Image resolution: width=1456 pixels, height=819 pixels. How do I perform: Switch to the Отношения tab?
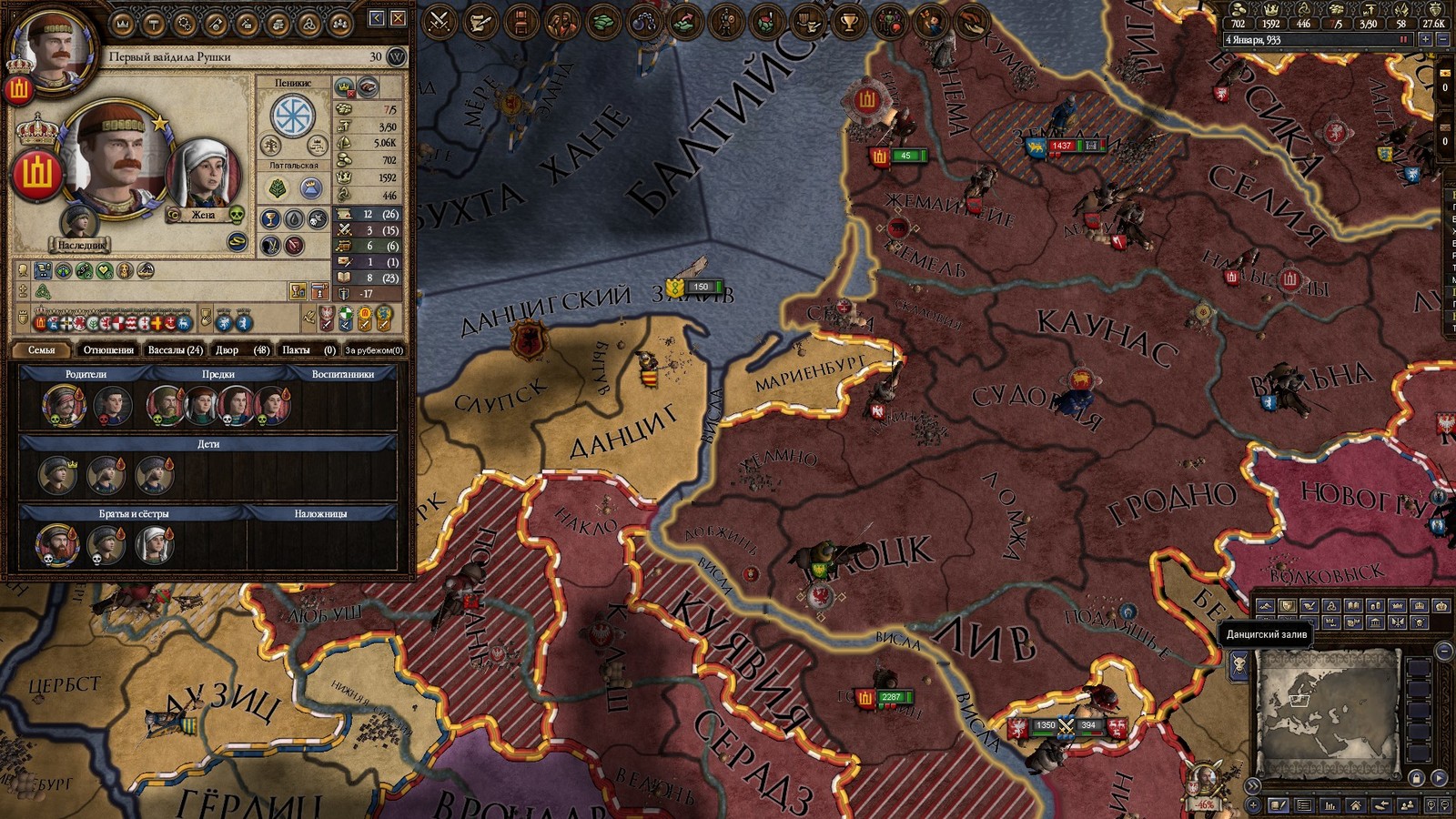[x=108, y=350]
